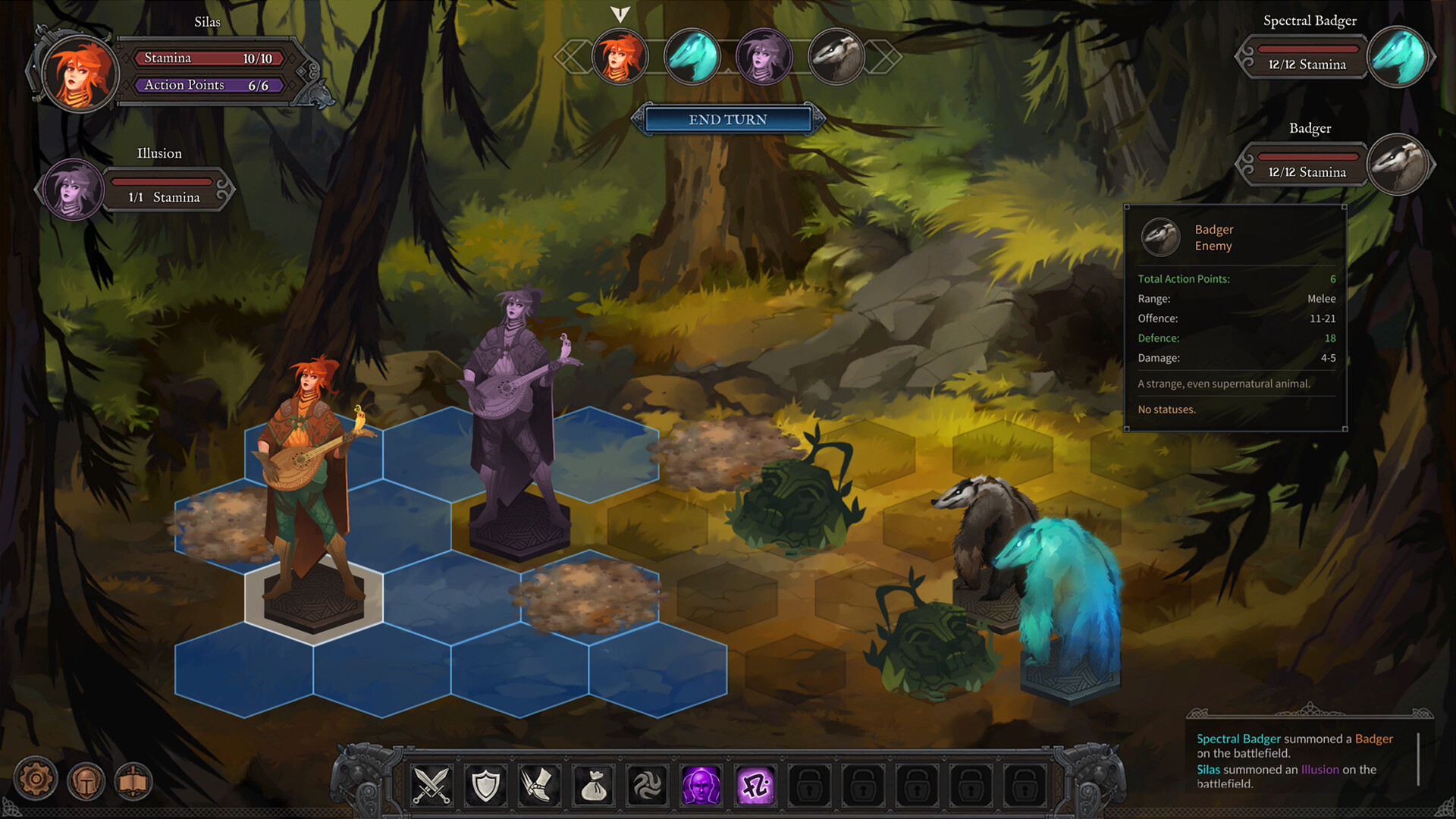Activate the purple Illusion summon ability
This screenshot has width=1456, height=819.
pos(701,786)
